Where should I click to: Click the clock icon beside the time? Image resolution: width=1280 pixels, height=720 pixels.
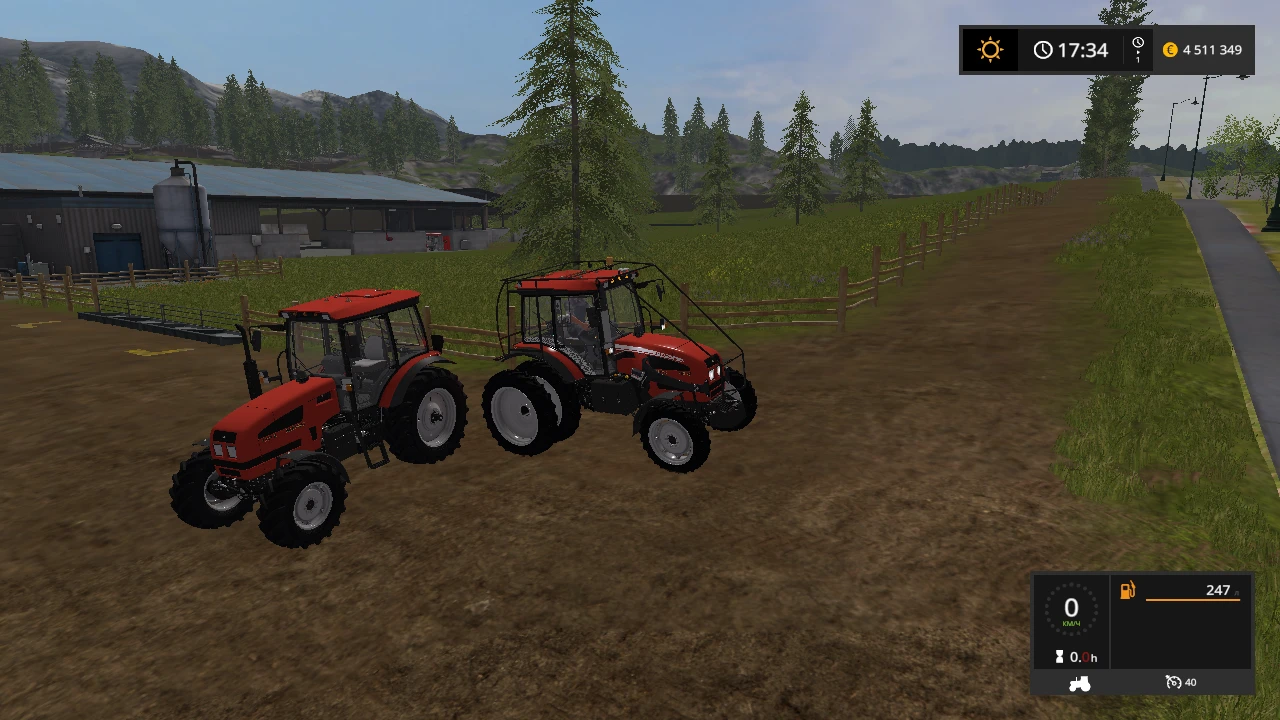pos(1043,49)
